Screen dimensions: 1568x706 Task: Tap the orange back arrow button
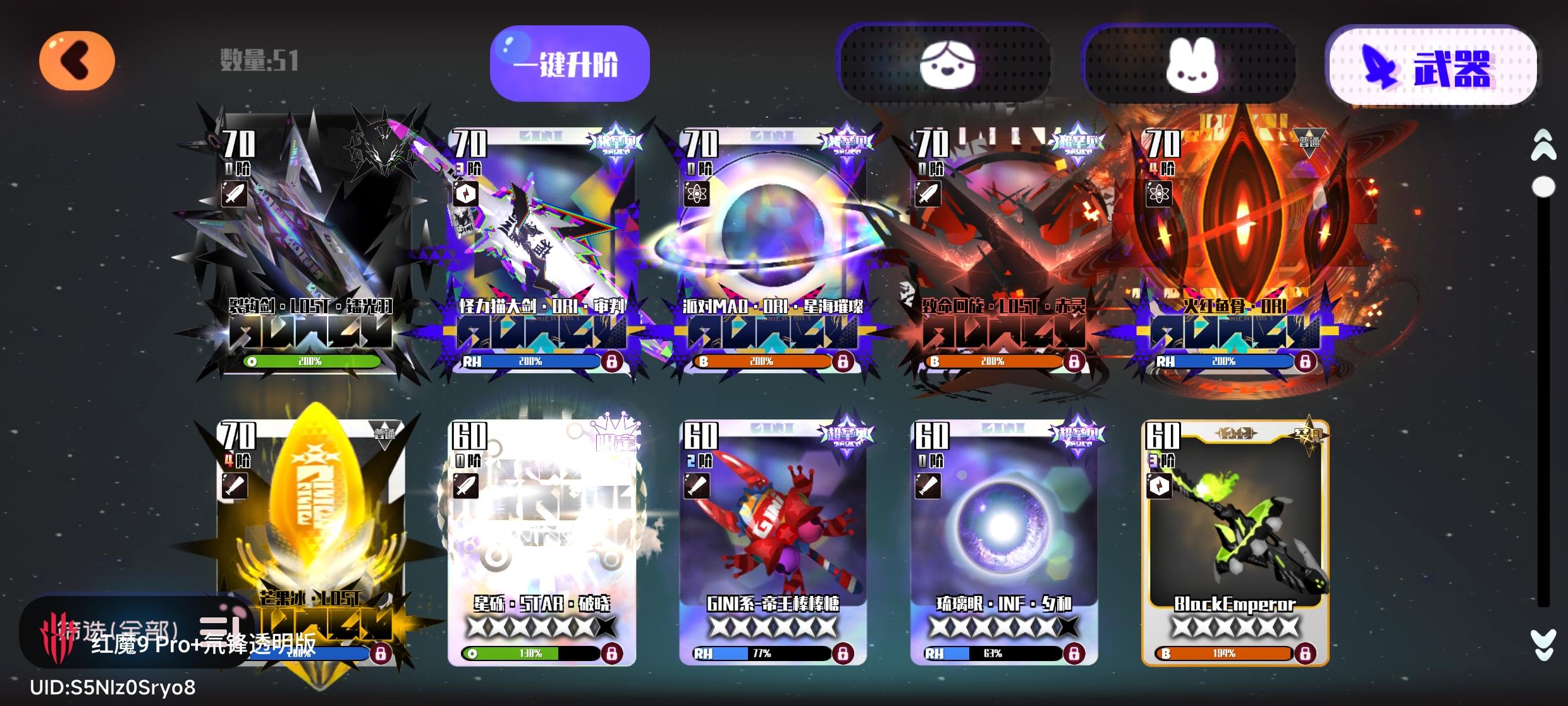coord(76,60)
